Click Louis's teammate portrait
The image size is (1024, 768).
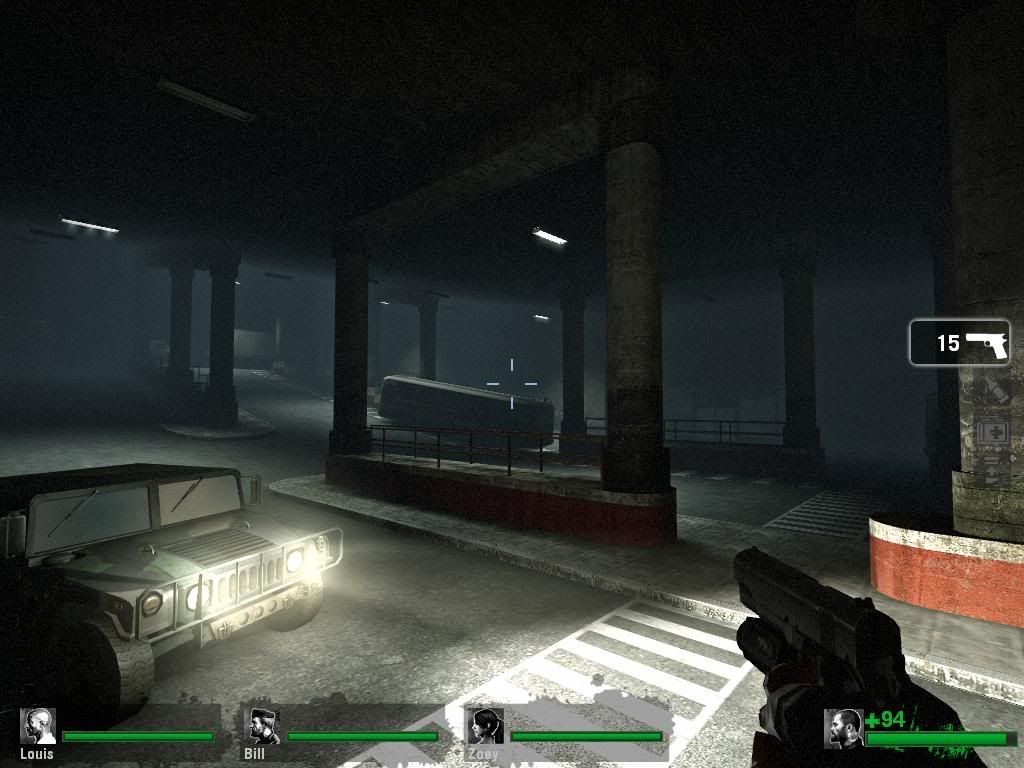(x=38, y=727)
